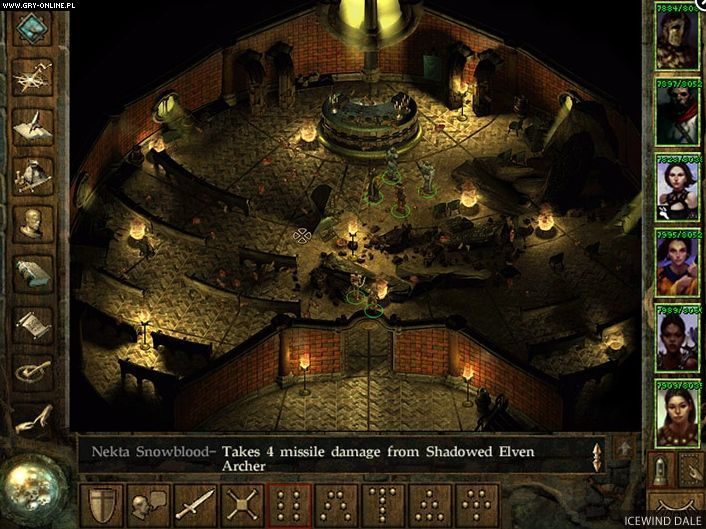Viewport: 706px width, 529px height.
Task: Click the crossed-arrows stop action button
Action: 243,505
